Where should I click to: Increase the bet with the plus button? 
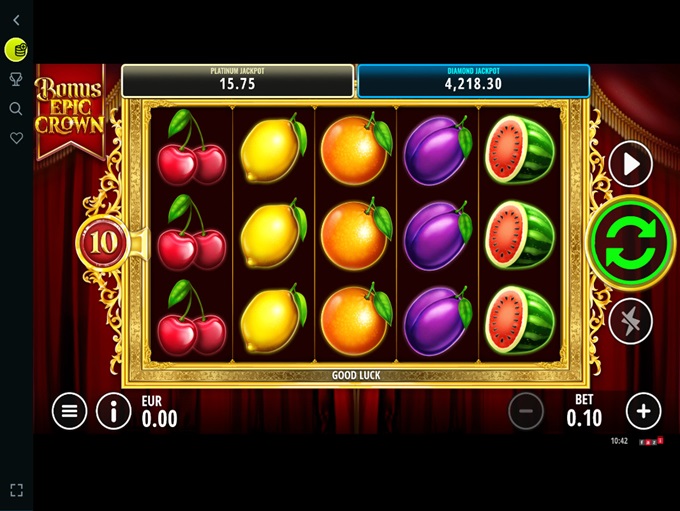(643, 410)
